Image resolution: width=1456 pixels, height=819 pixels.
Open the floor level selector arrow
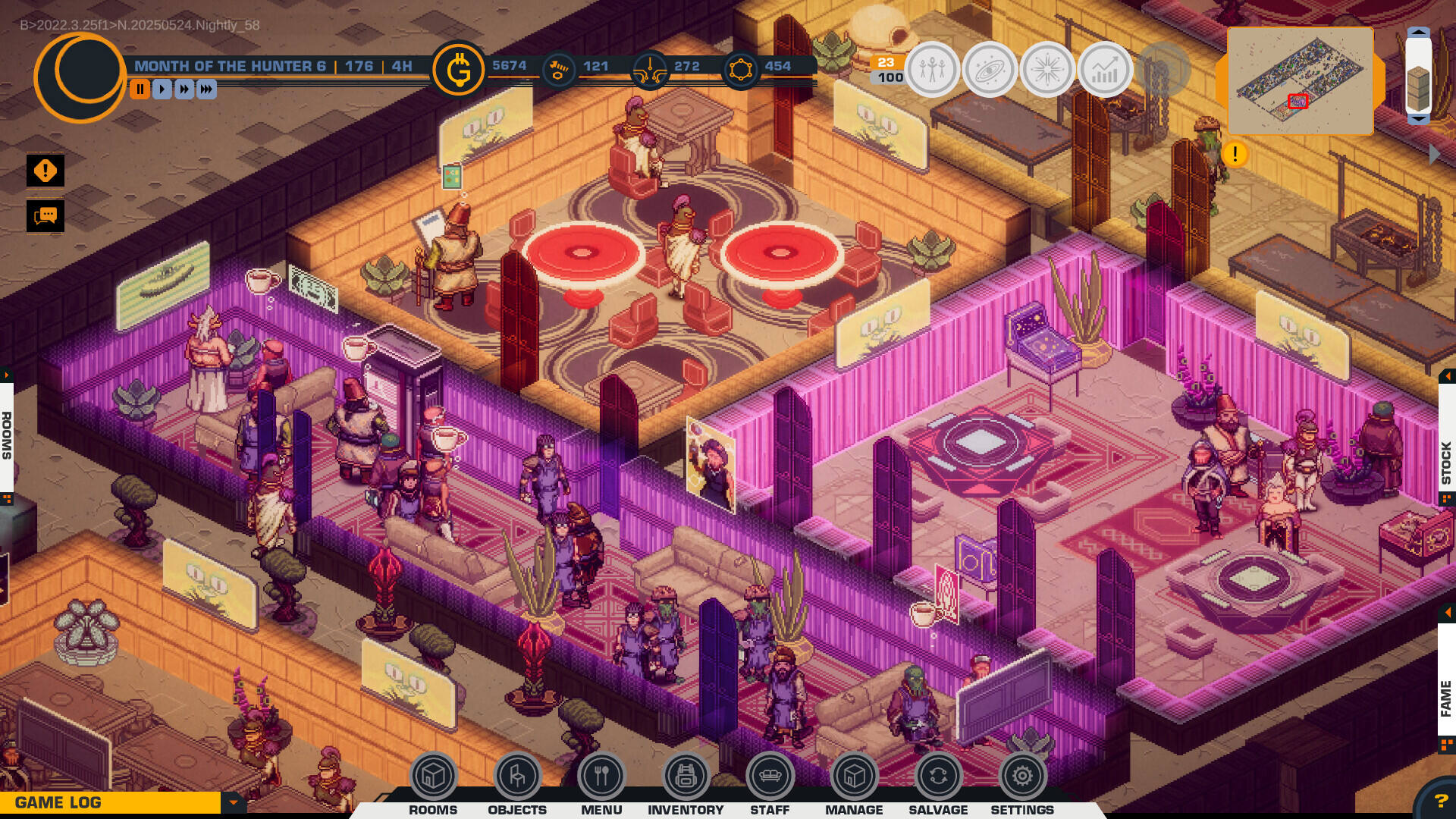point(1417,33)
